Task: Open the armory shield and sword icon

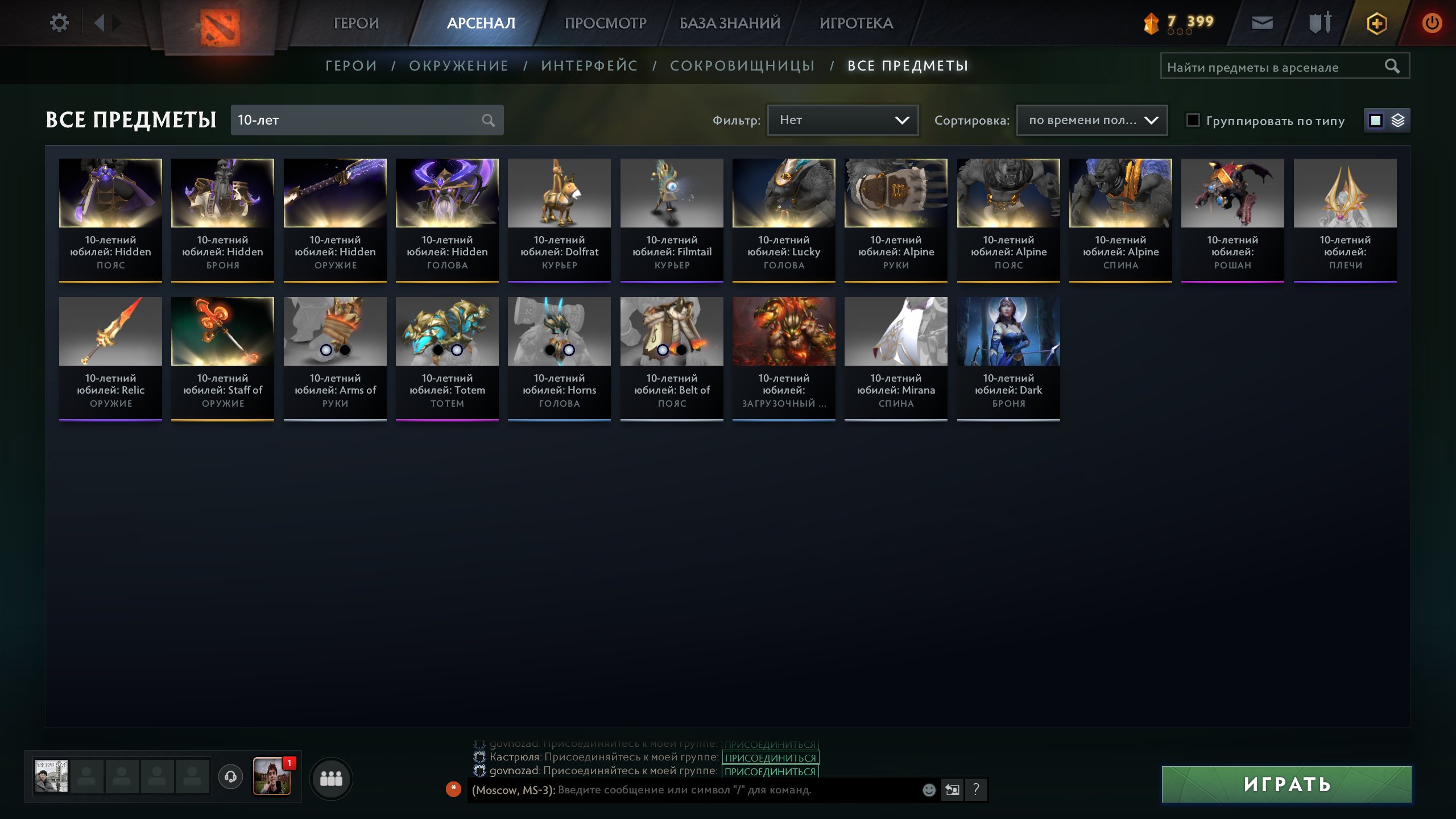Action: coord(1319,23)
